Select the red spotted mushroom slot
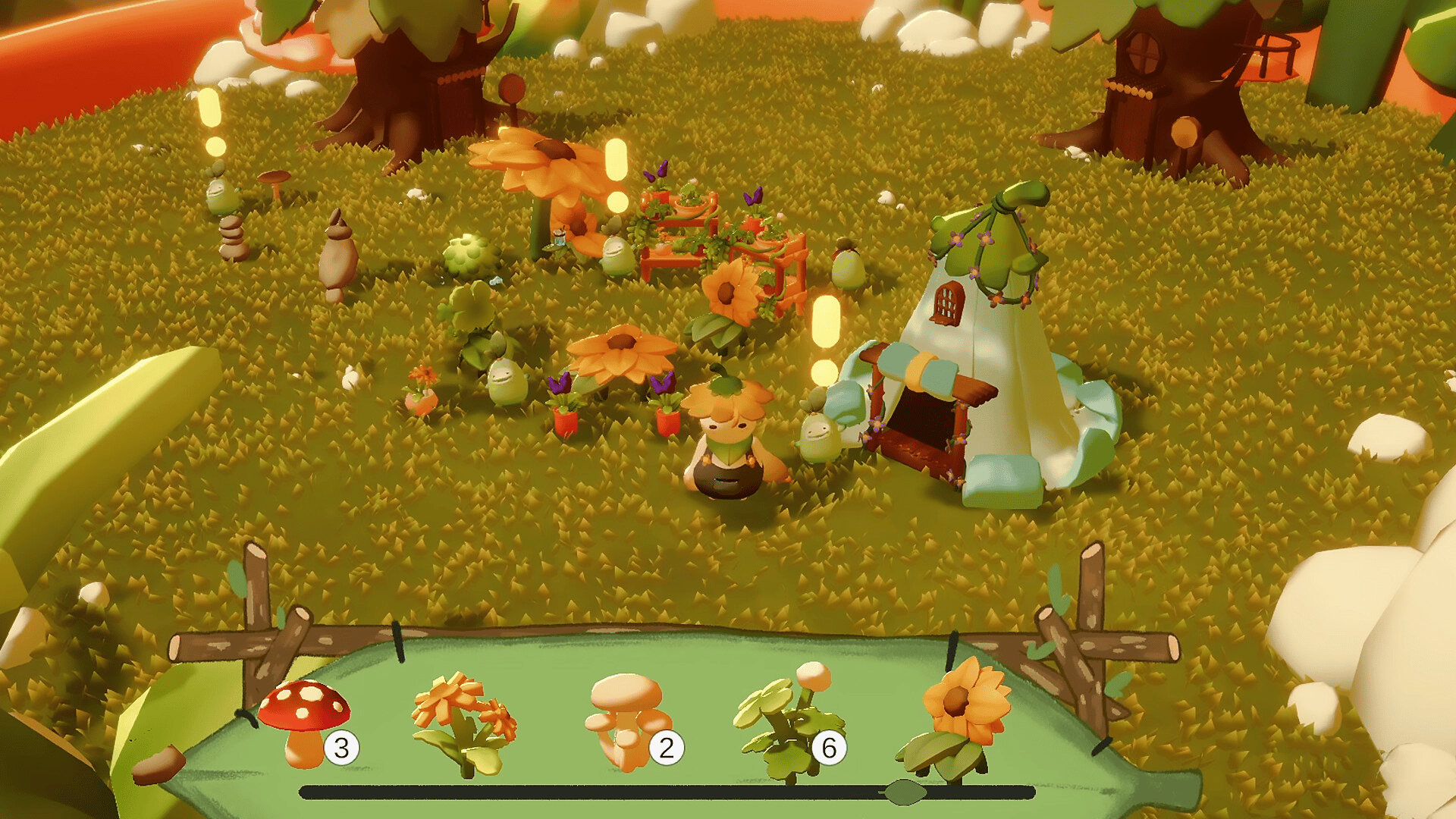This screenshot has height=819, width=1456. point(305,720)
